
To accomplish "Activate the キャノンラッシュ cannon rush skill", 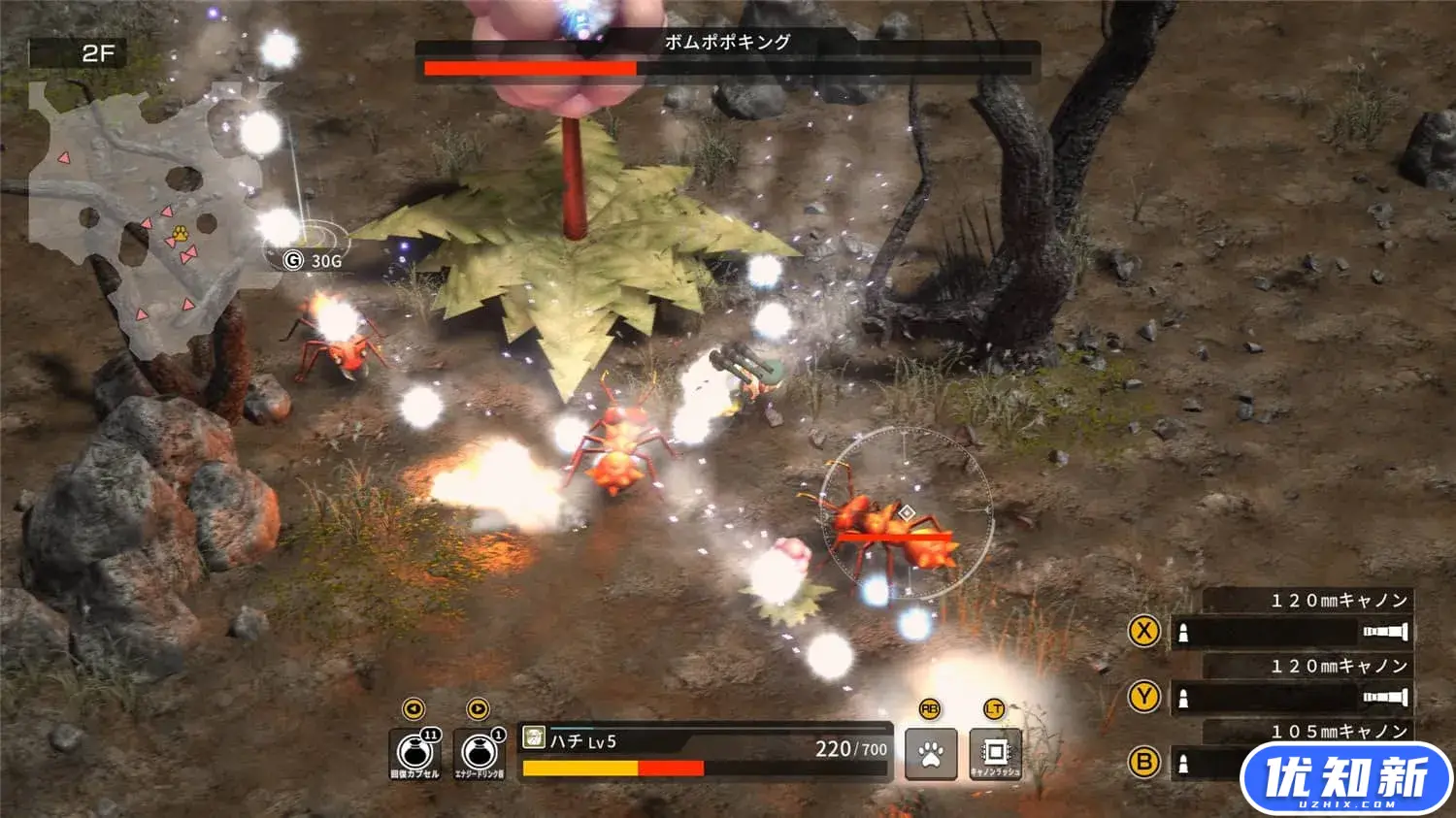I will [995, 754].
